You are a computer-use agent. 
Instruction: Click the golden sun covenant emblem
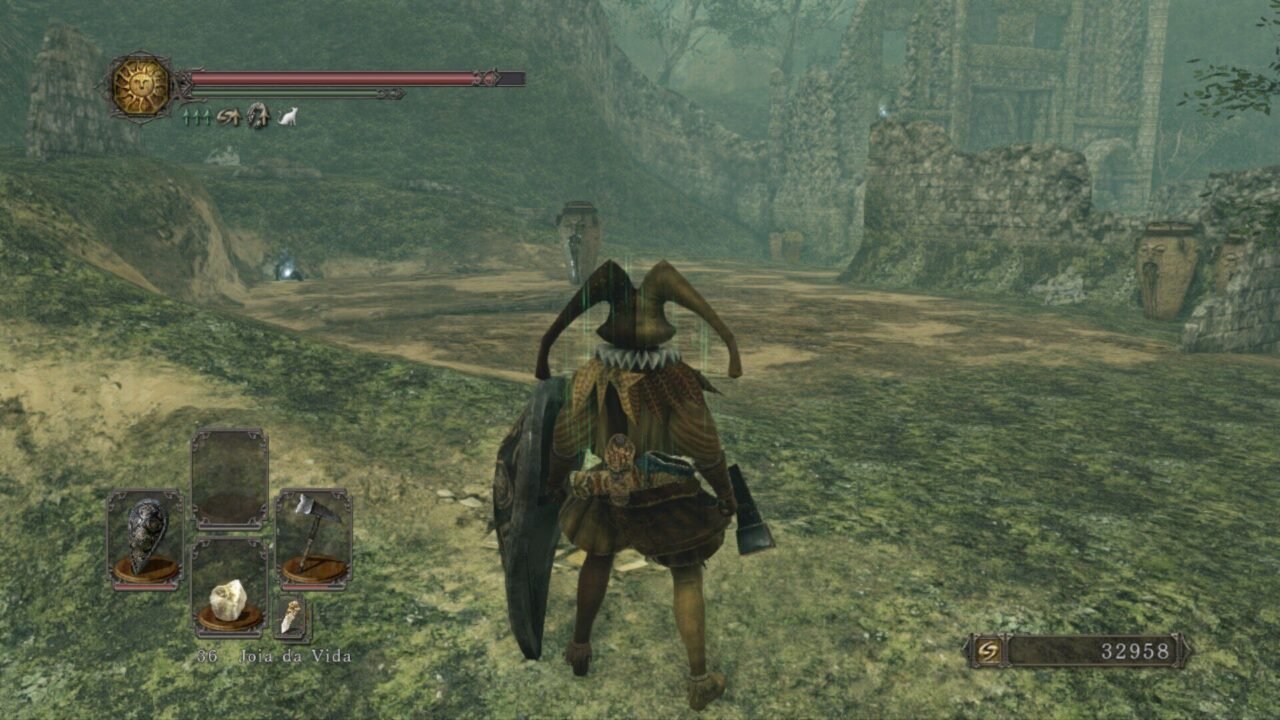click(x=140, y=87)
